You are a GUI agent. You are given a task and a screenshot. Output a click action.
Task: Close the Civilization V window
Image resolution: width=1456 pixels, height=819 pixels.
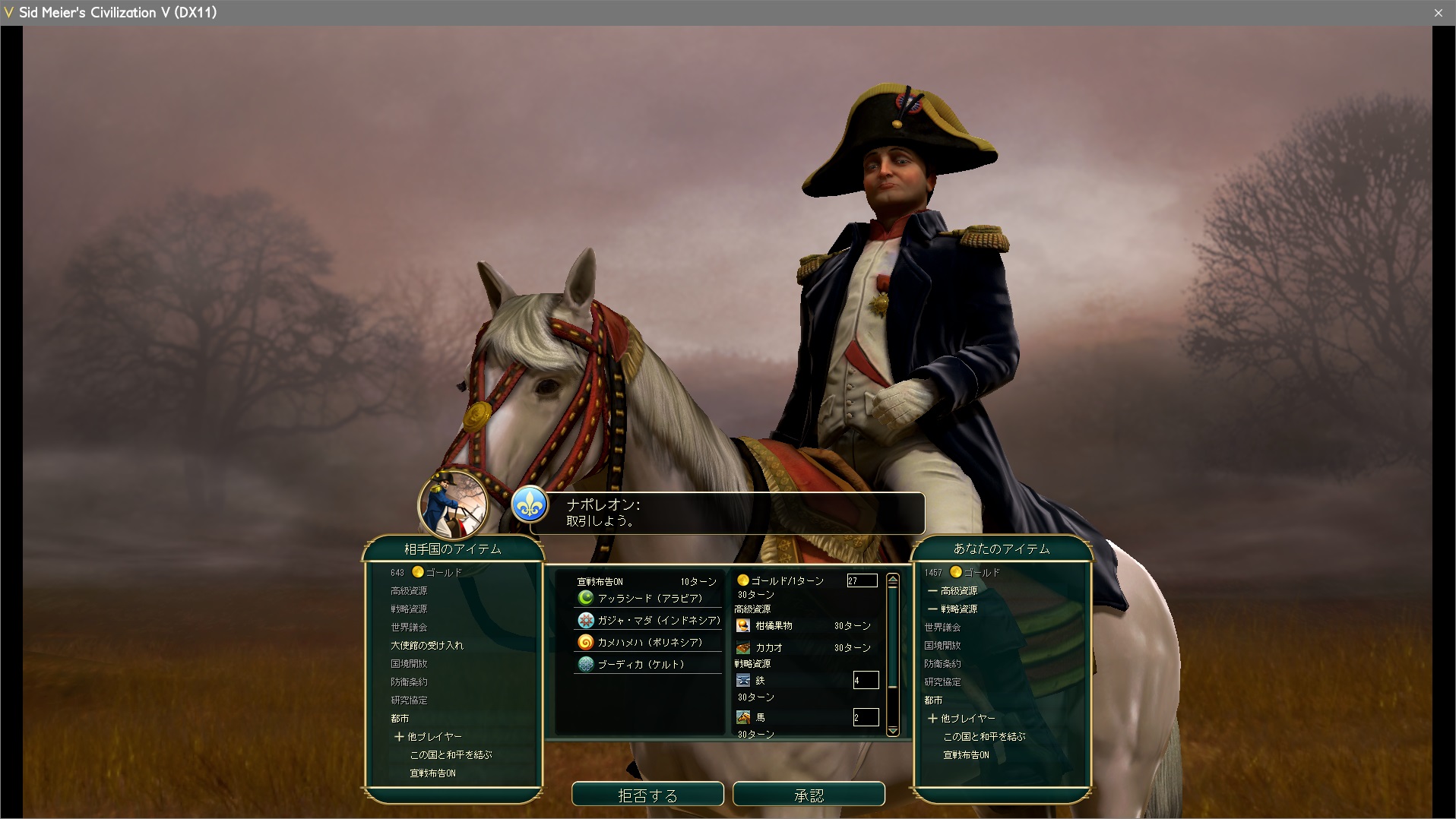[x=1439, y=12]
